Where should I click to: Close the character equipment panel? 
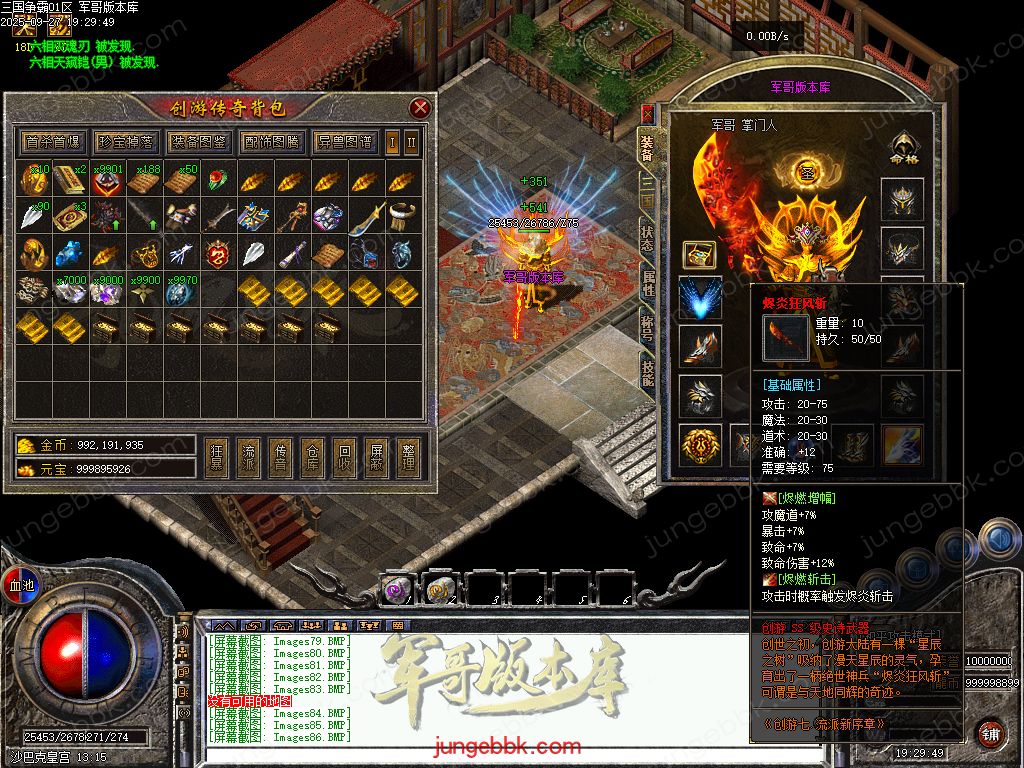point(647,114)
